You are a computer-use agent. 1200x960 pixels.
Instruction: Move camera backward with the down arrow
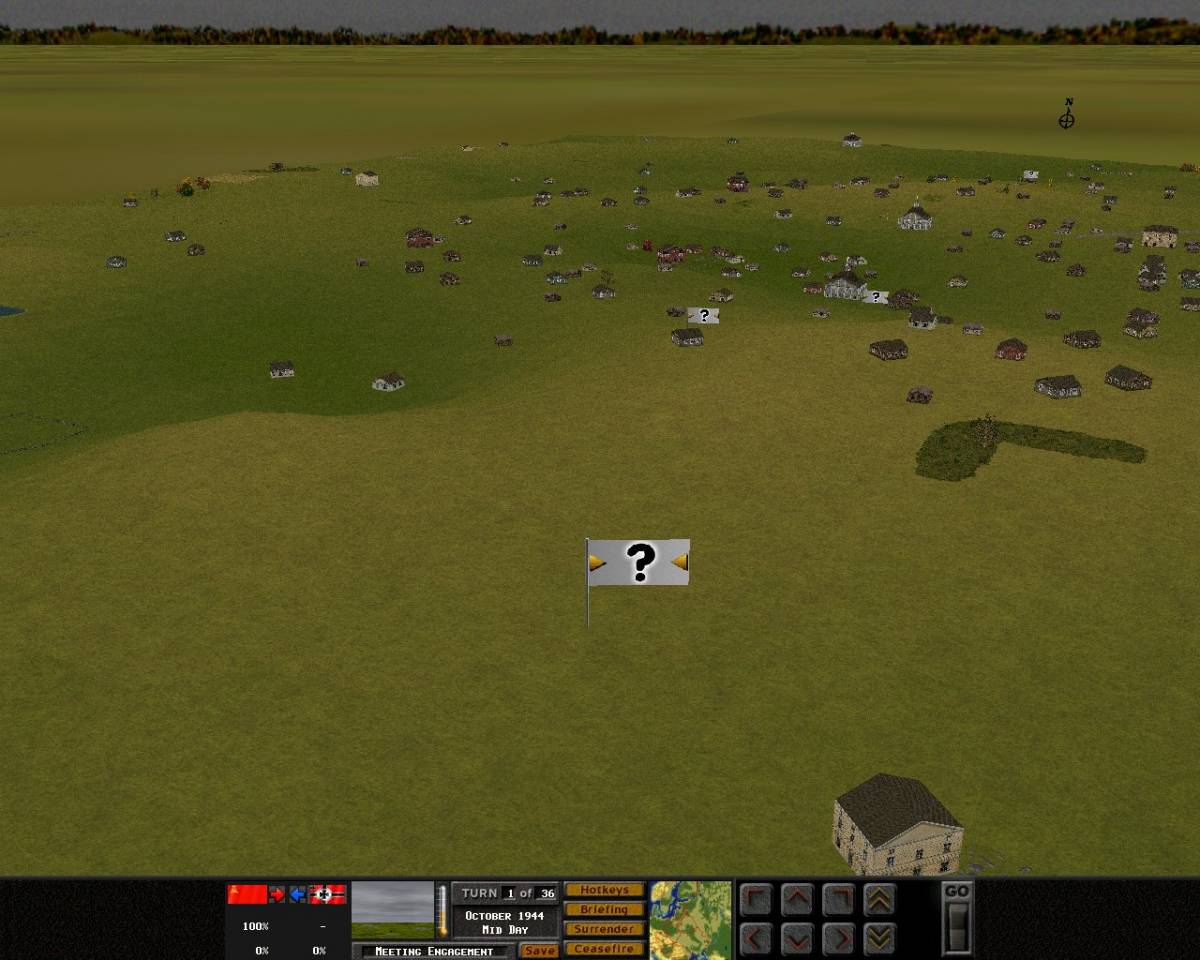point(797,939)
